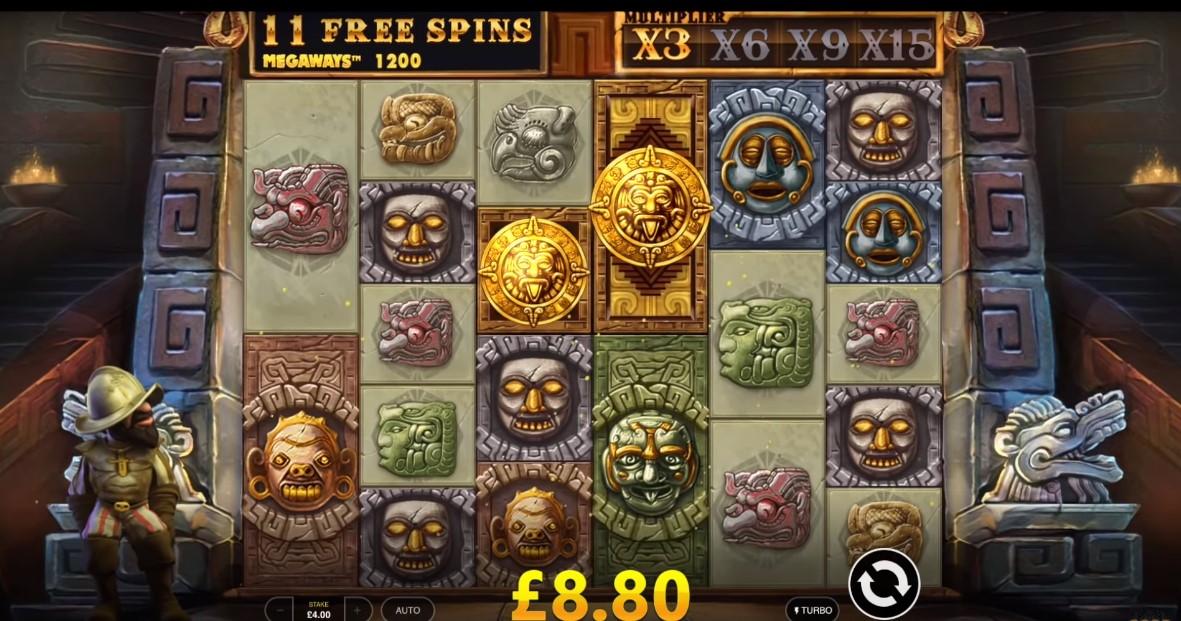
Task: Spin the reels with the circular arrows button
Action: click(884, 581)
